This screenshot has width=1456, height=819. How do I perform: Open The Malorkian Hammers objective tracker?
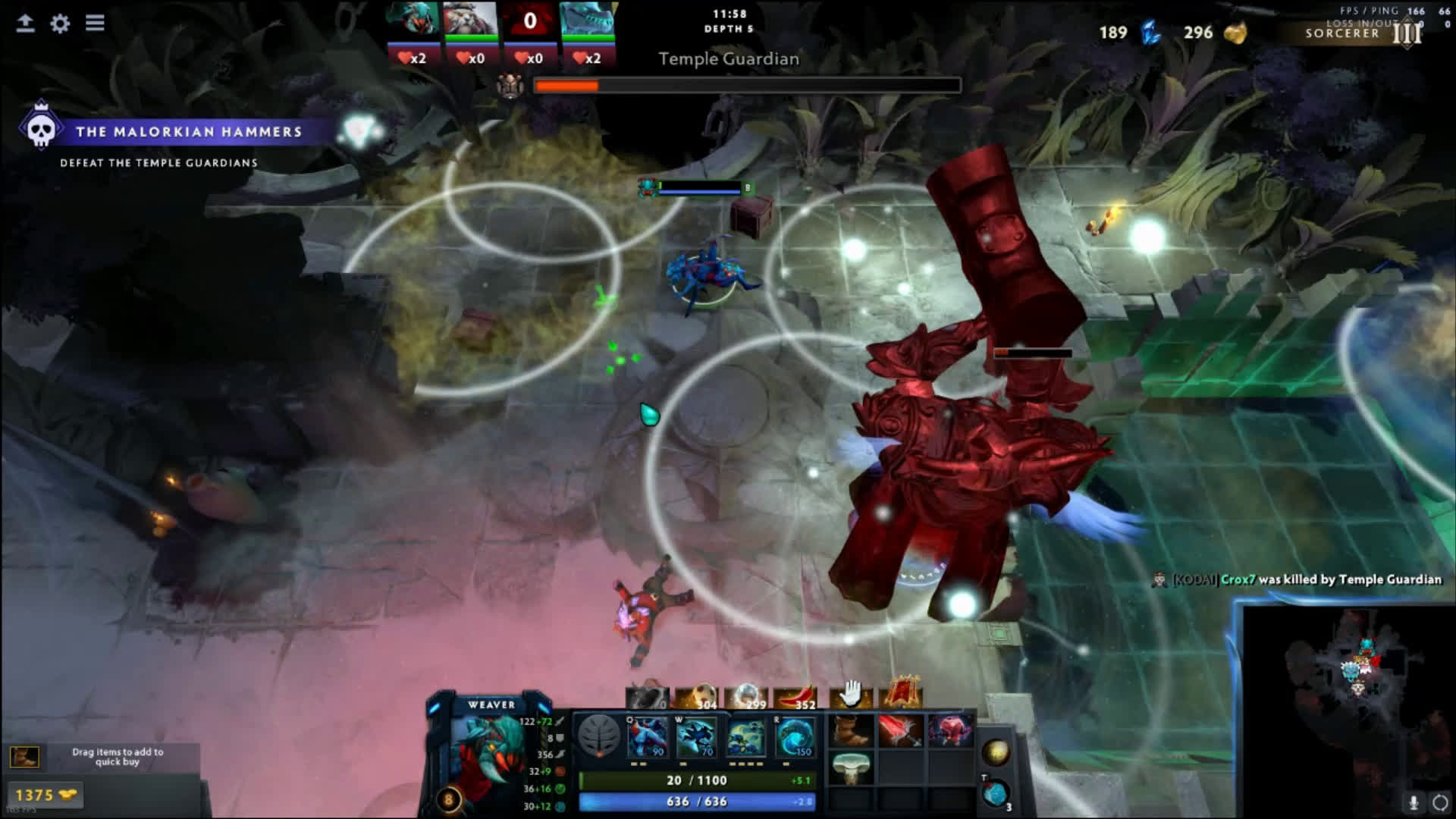point(188,132)
